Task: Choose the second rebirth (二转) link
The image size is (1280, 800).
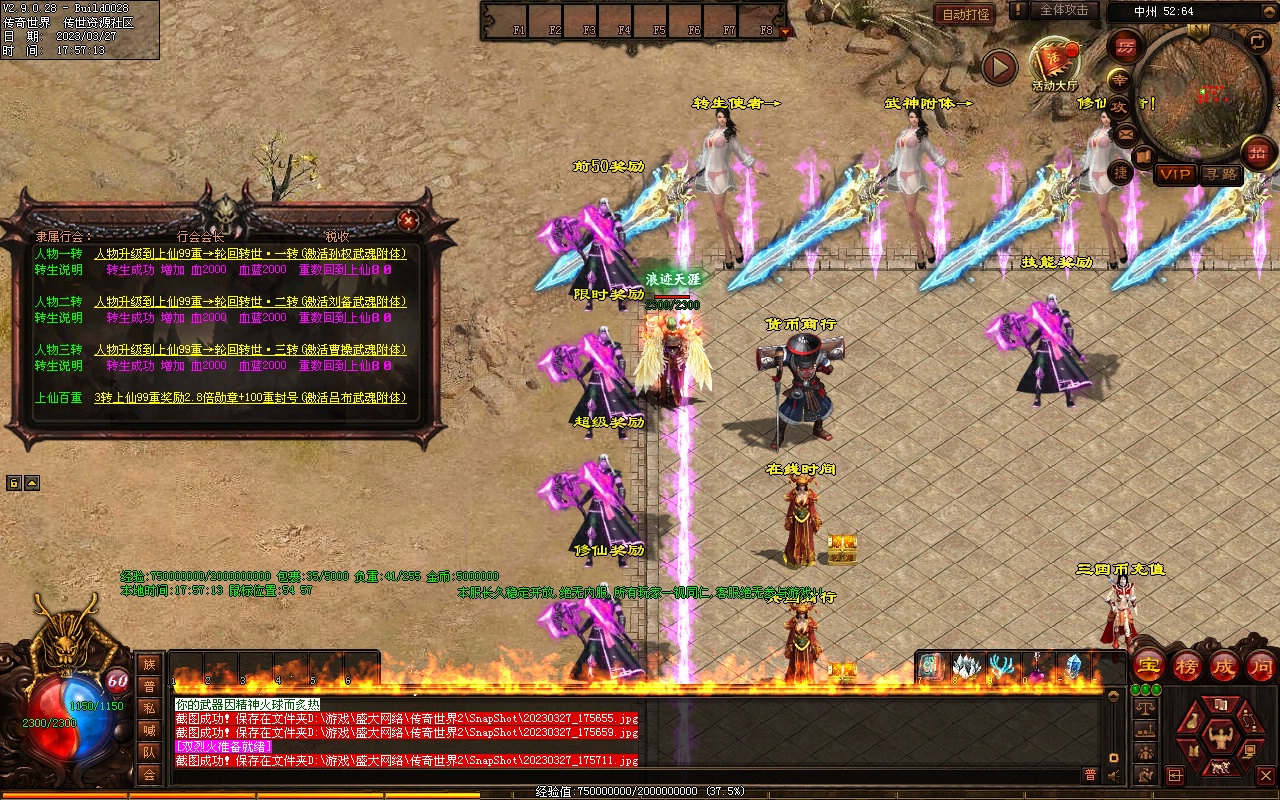Action: (250, 302)
